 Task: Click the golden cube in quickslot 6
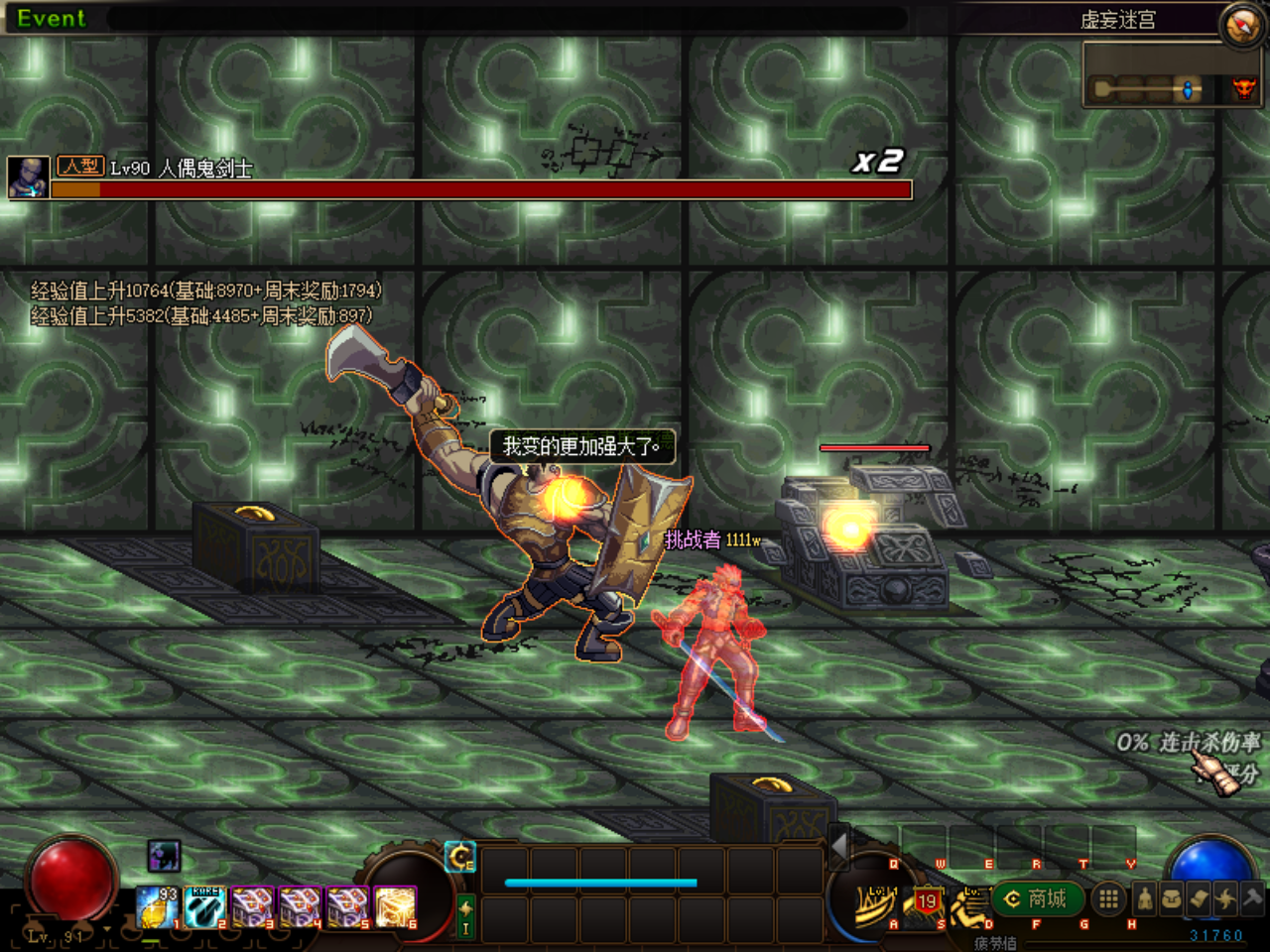point(396,906)
